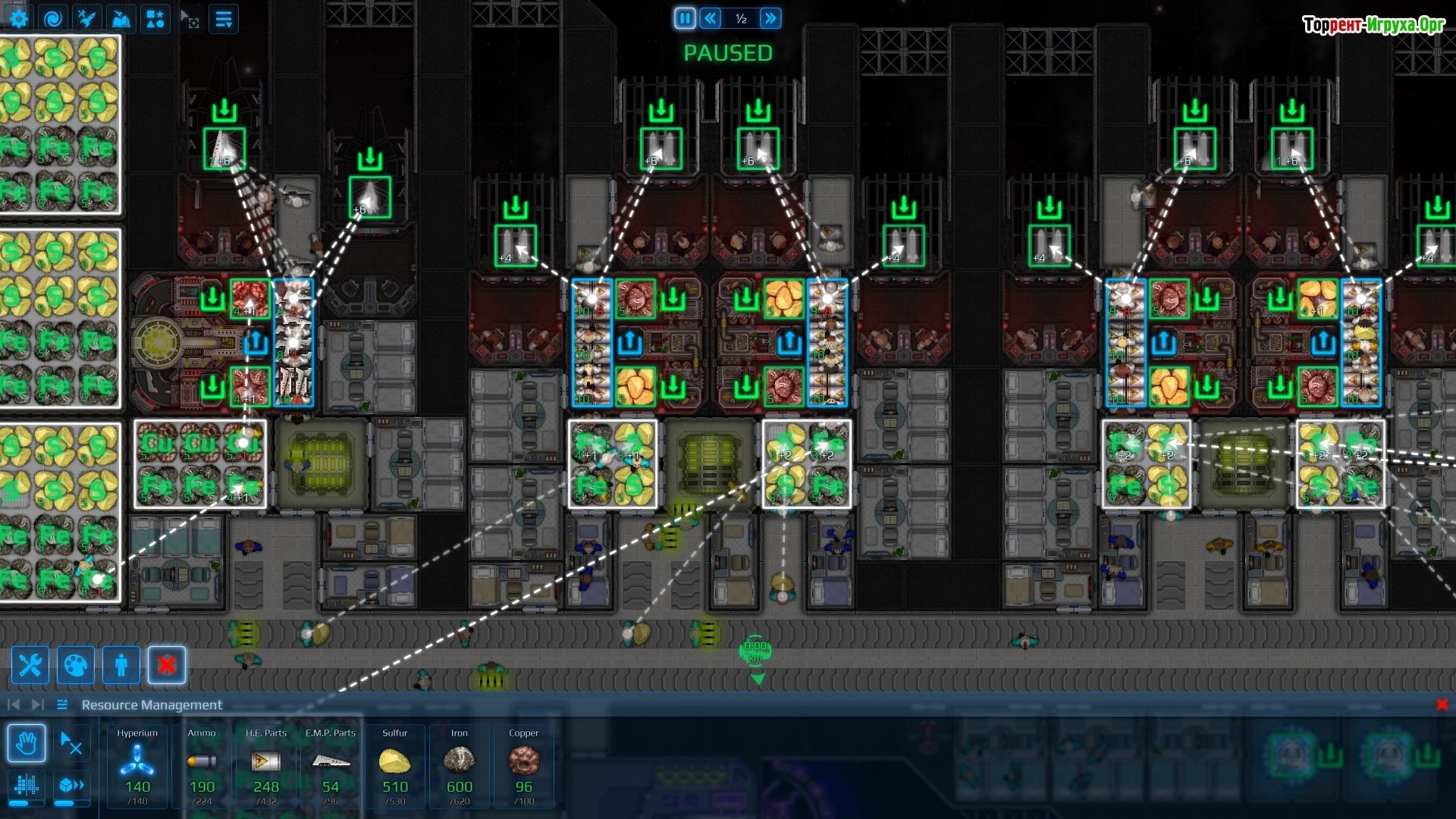Open the ship builder rocket-and-tools button

click(x=86, y=19)
